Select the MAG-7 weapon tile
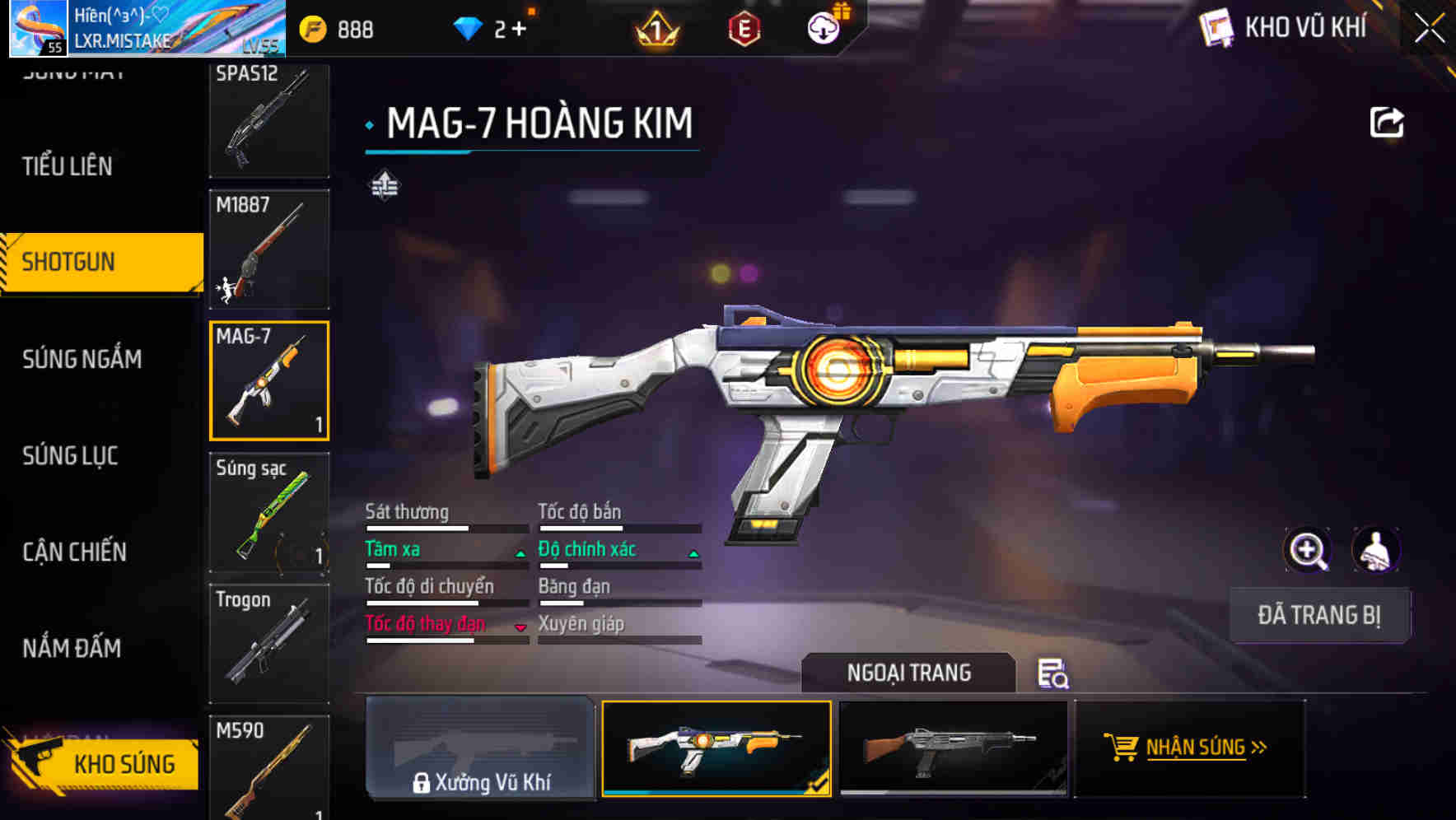This screenshot has width=1456, height=820. pos(269,380)
